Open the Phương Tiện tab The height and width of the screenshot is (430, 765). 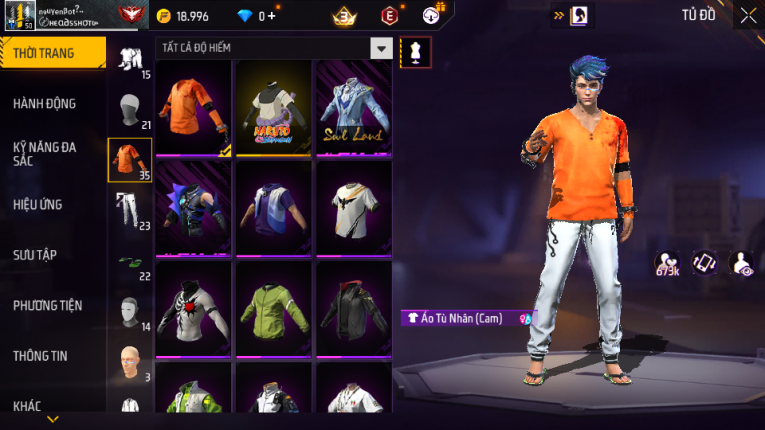[x=47, y=305]
